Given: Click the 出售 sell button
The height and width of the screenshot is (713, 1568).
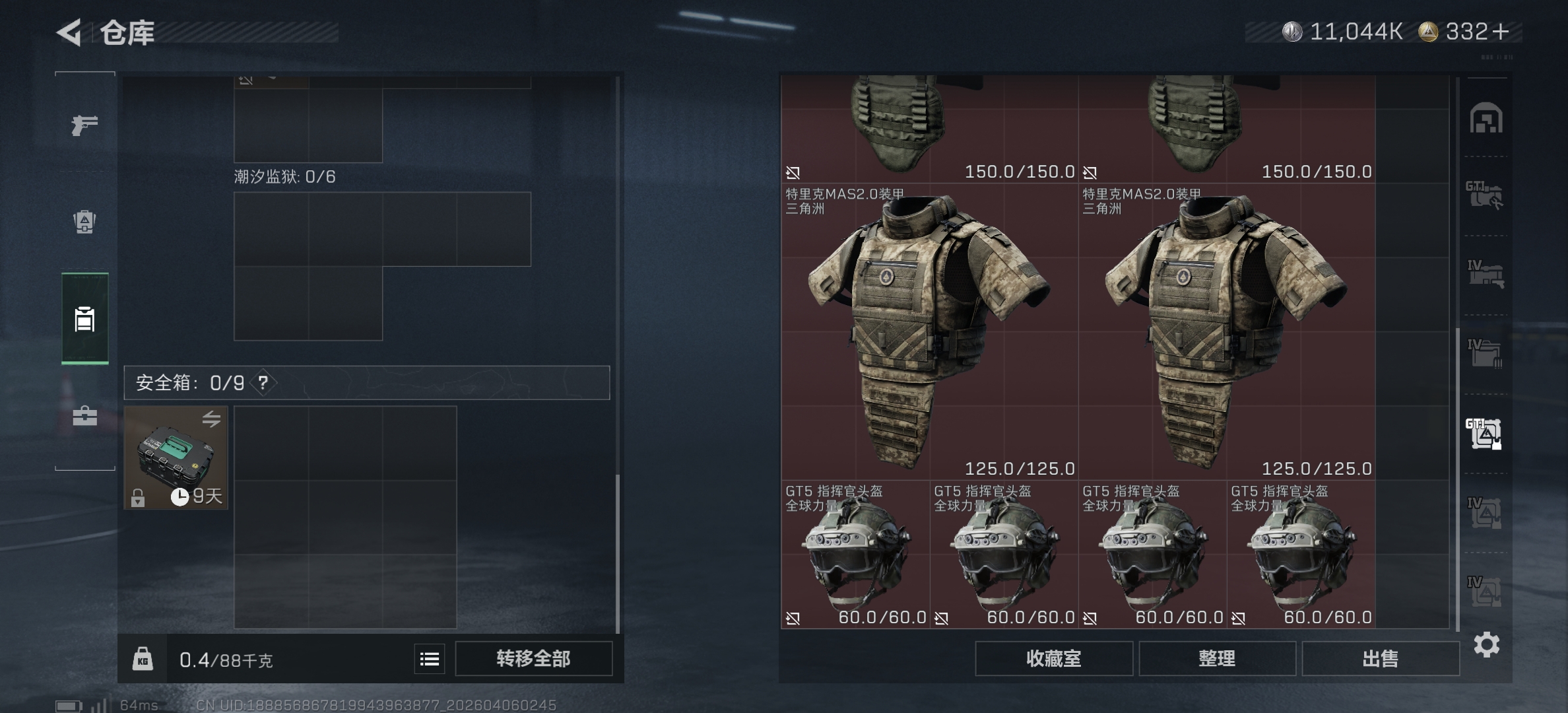Looking at the screenshot, I should pos(1381,658).
